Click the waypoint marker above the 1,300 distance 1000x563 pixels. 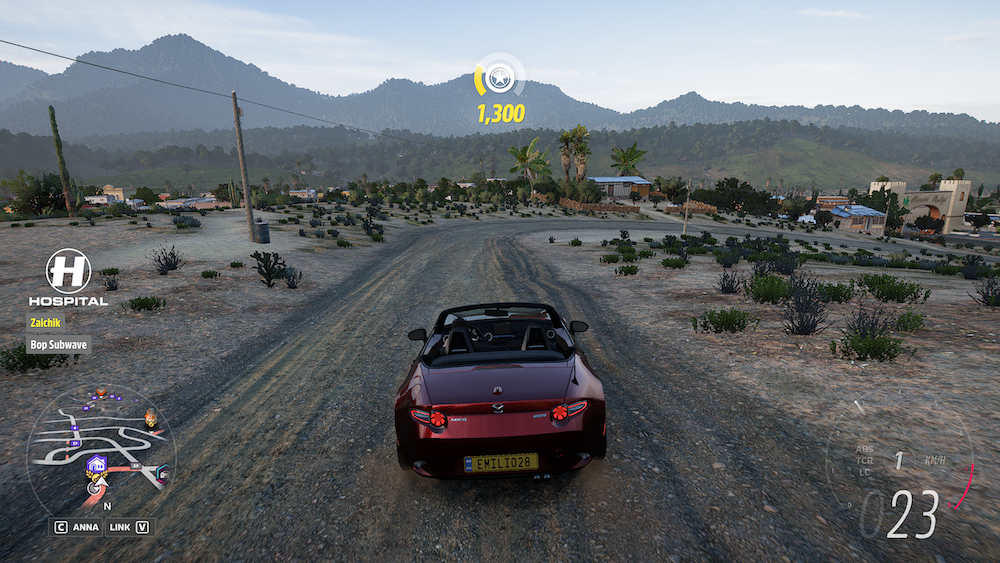point(499,77)
